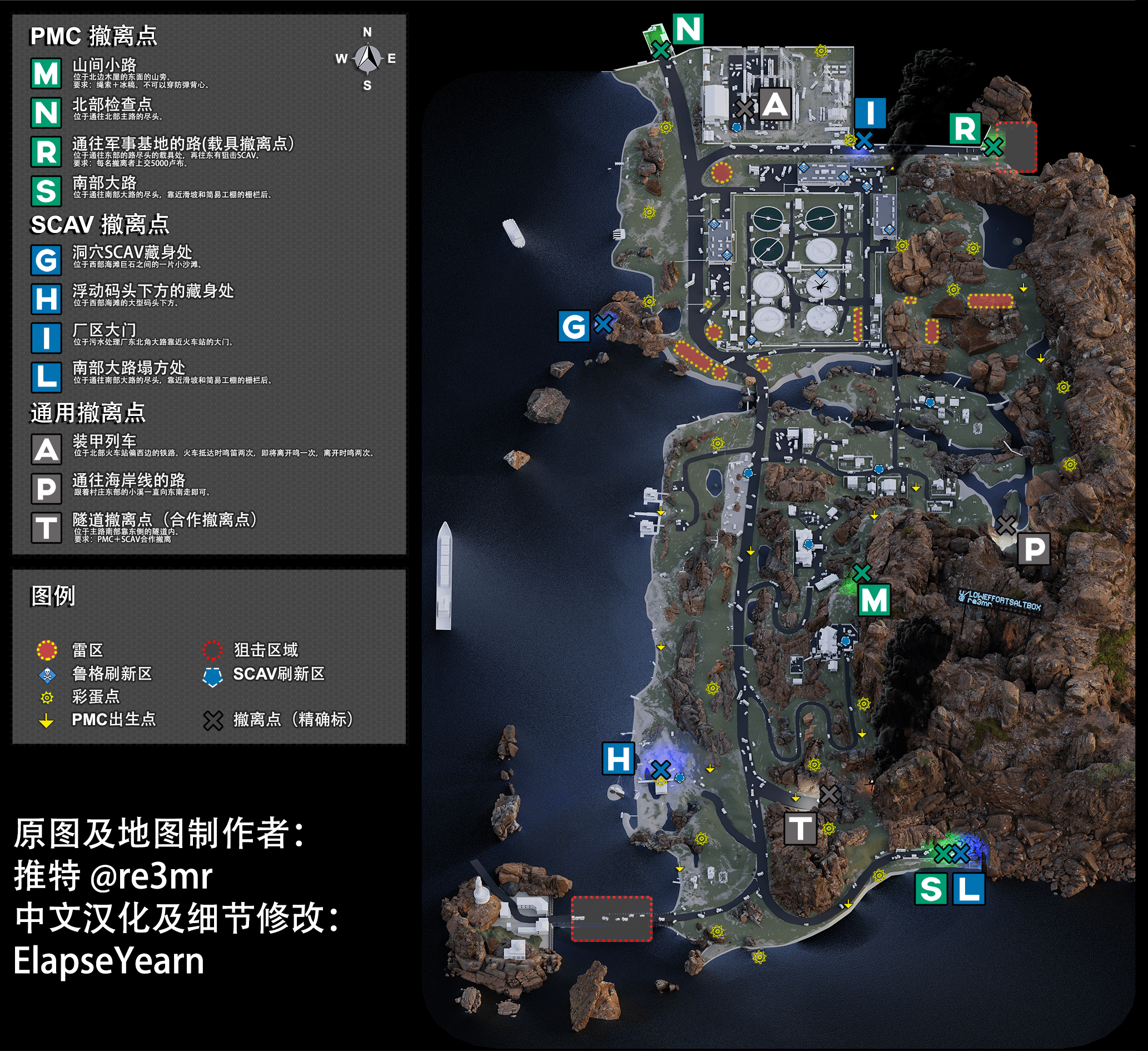The image size is (1148, 1051).
Task: Click the grey T marker on the map
Action: (x=800, y=828)
